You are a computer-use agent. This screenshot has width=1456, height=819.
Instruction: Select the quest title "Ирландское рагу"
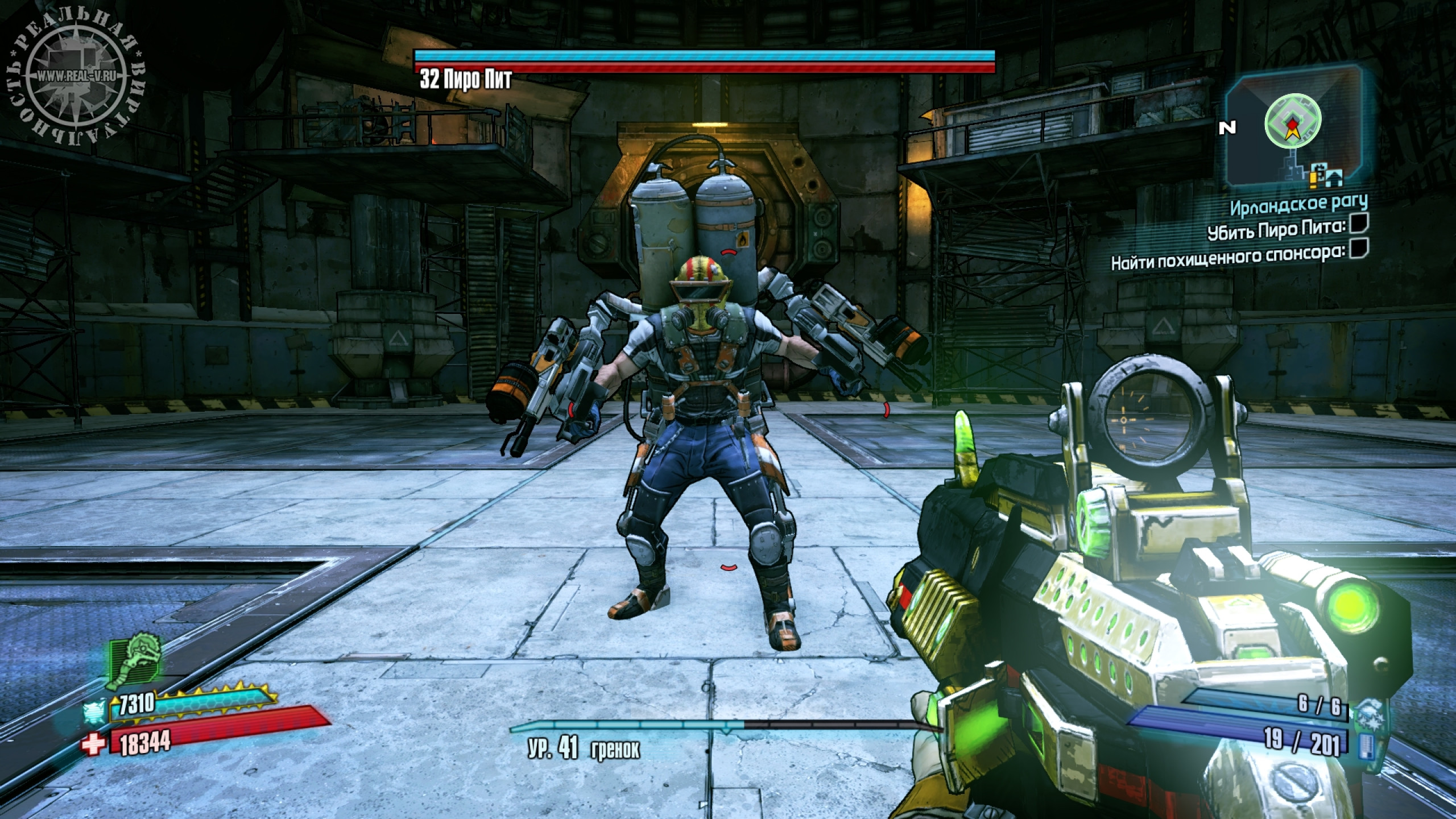(1298, 204)
